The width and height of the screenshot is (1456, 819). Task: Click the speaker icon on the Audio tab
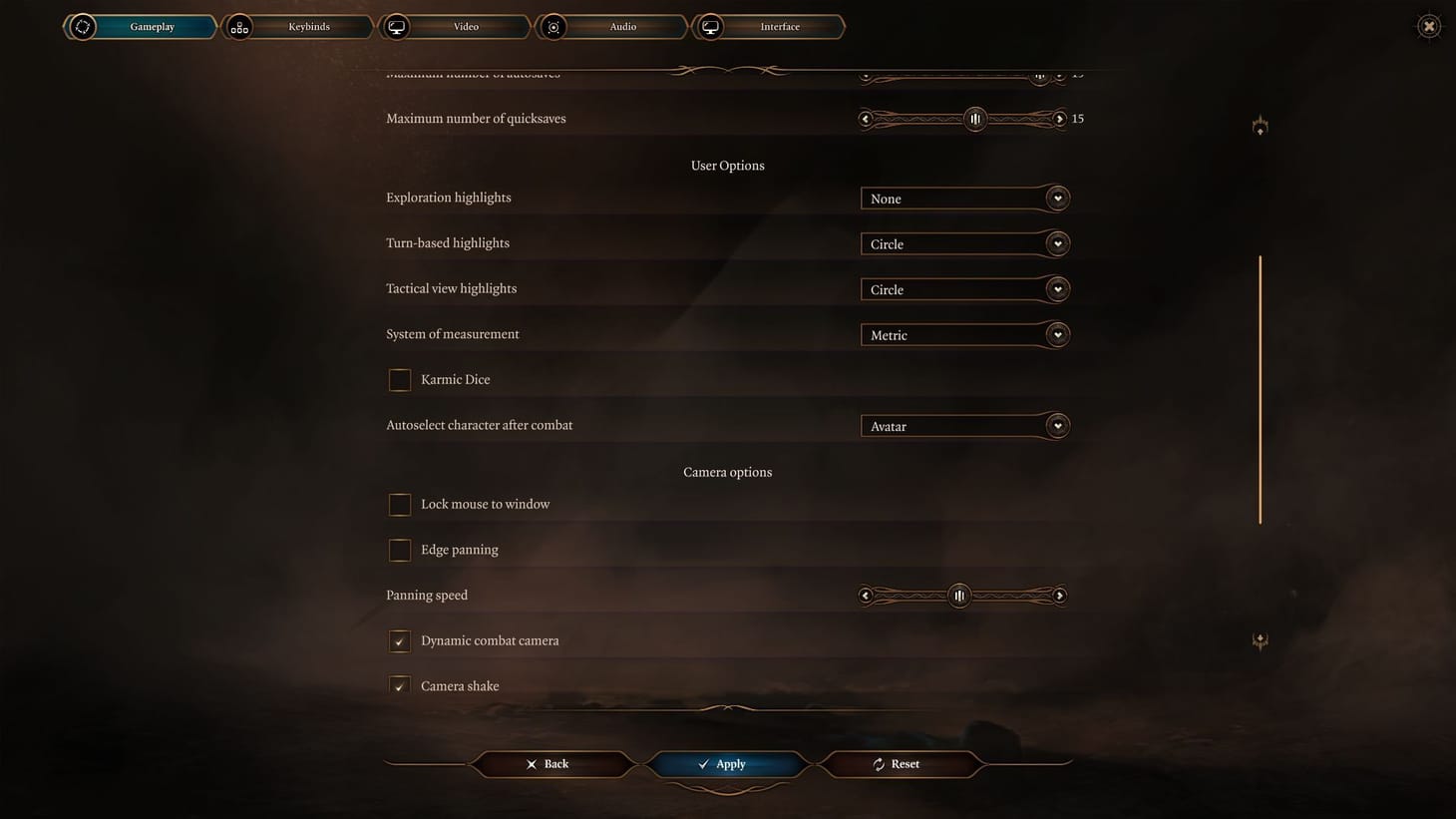553,26
